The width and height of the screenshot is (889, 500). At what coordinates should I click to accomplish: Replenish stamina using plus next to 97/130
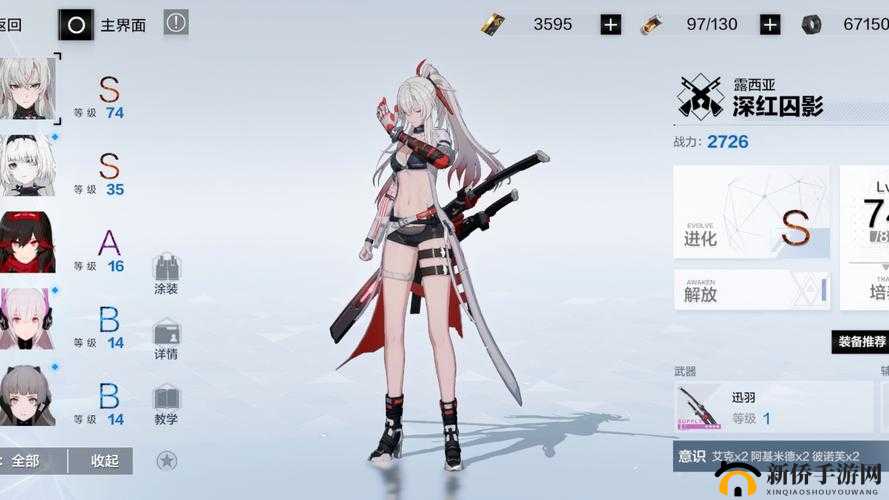click(x=769, y=24)
